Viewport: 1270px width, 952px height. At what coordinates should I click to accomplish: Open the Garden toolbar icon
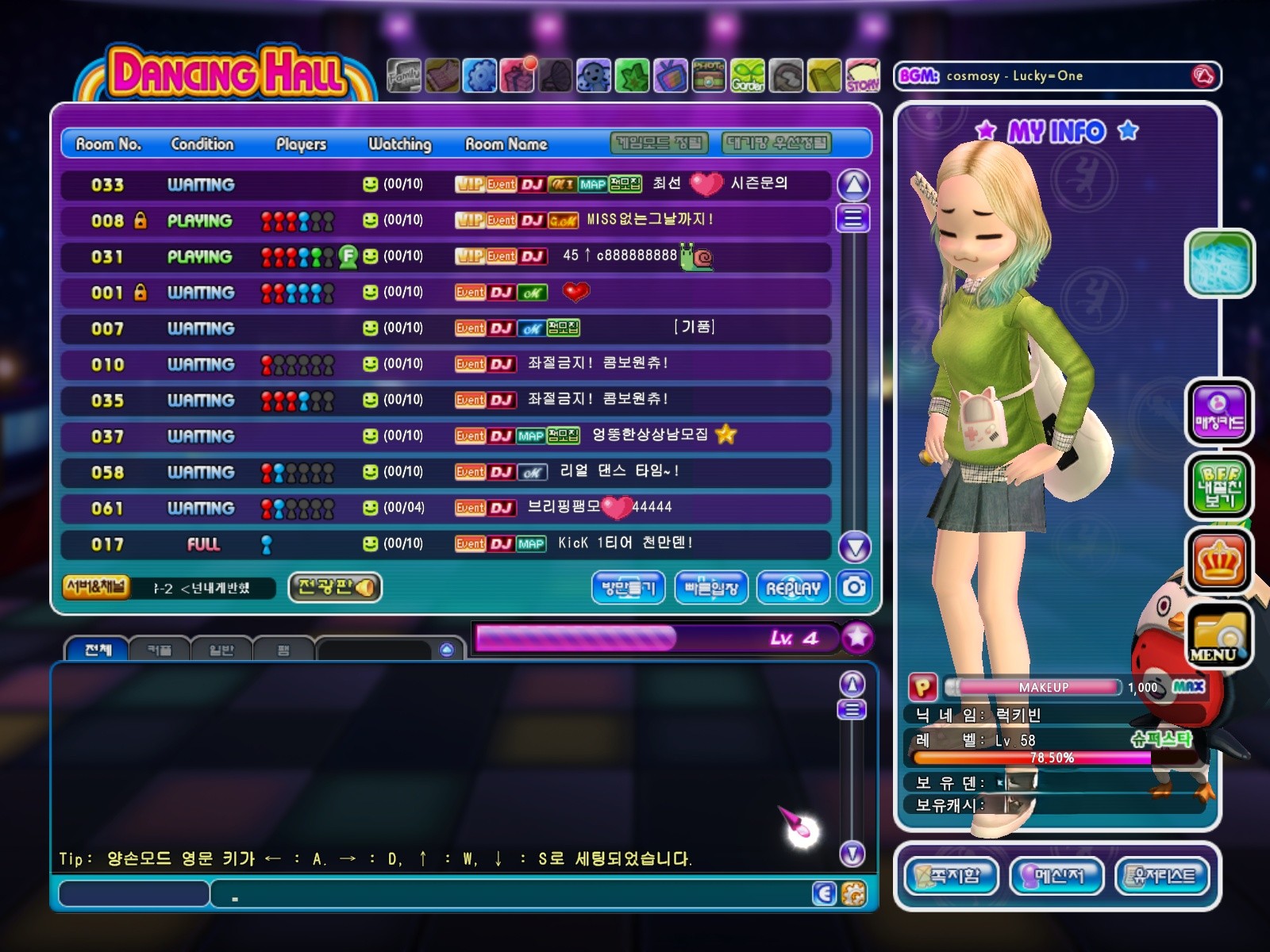(x=747, y=77)
